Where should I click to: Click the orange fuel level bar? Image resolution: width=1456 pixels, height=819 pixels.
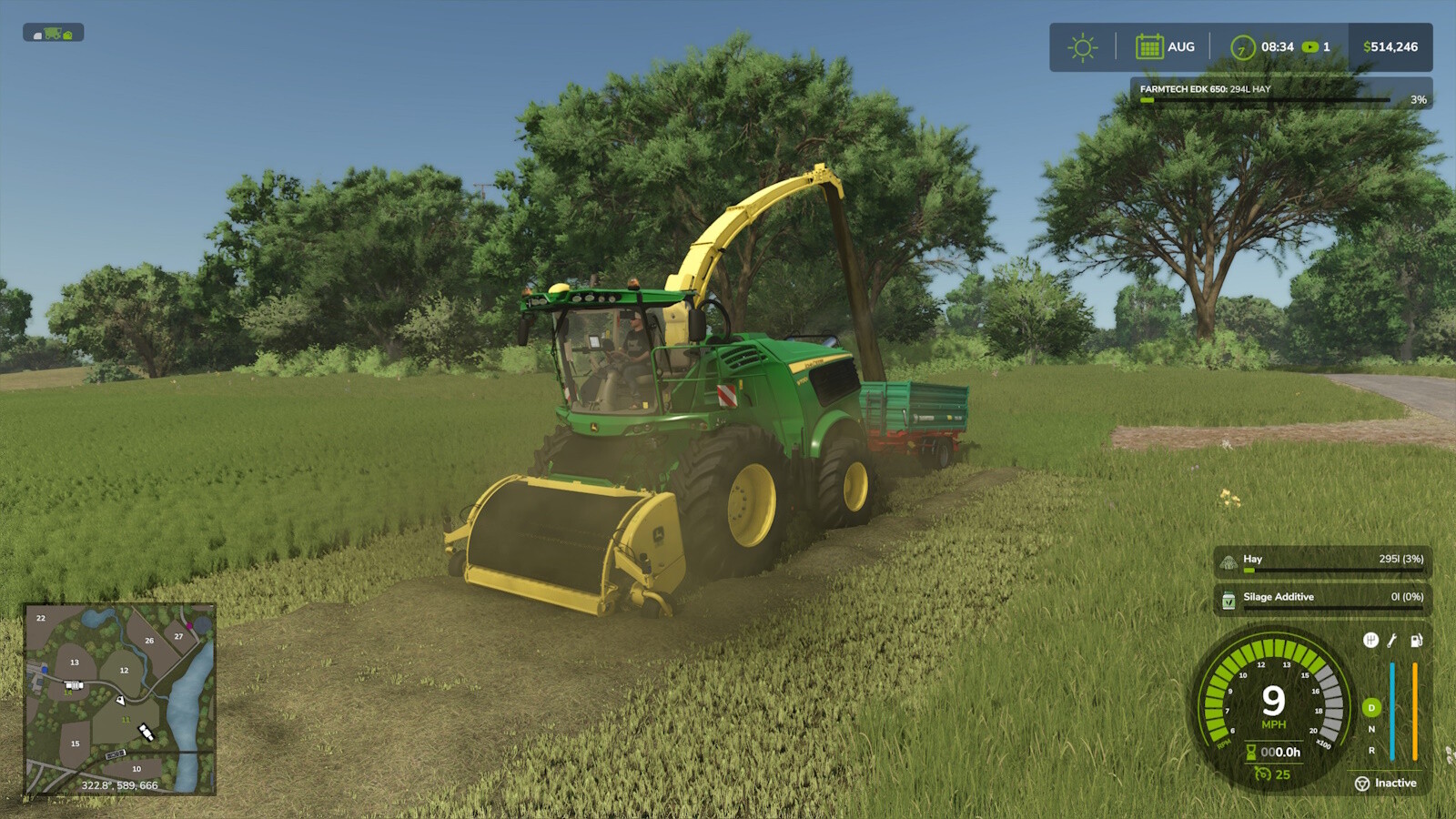click(1414, 713)
